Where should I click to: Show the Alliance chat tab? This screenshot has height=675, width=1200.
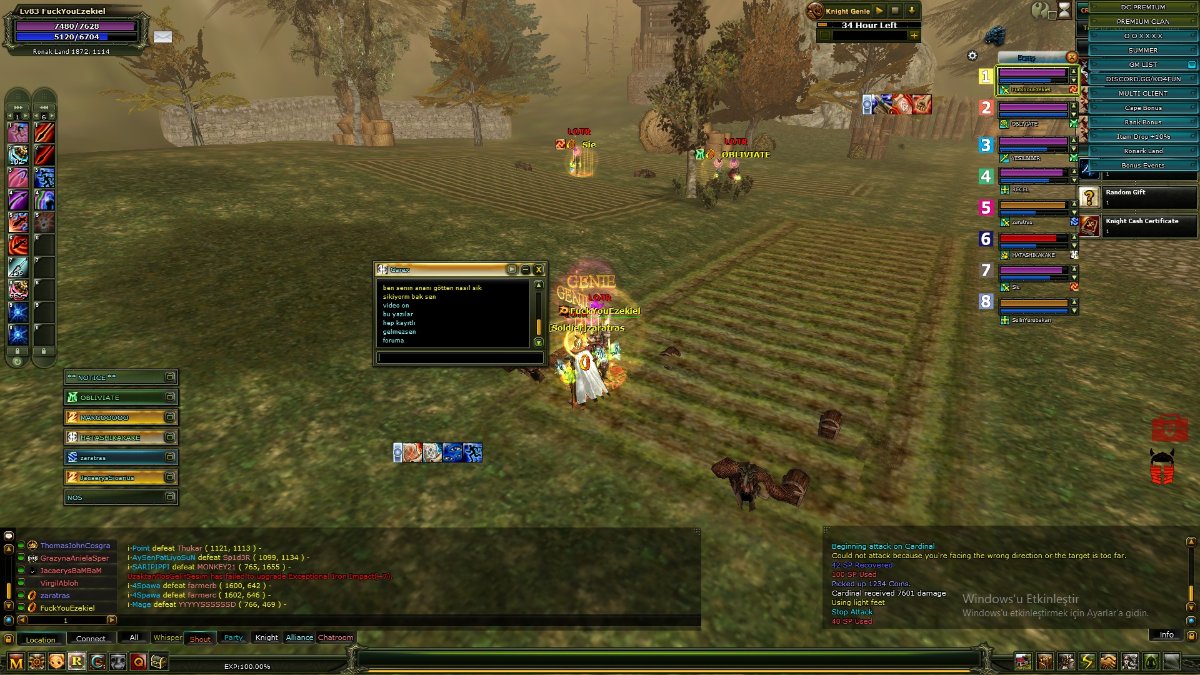click(299, 637)
